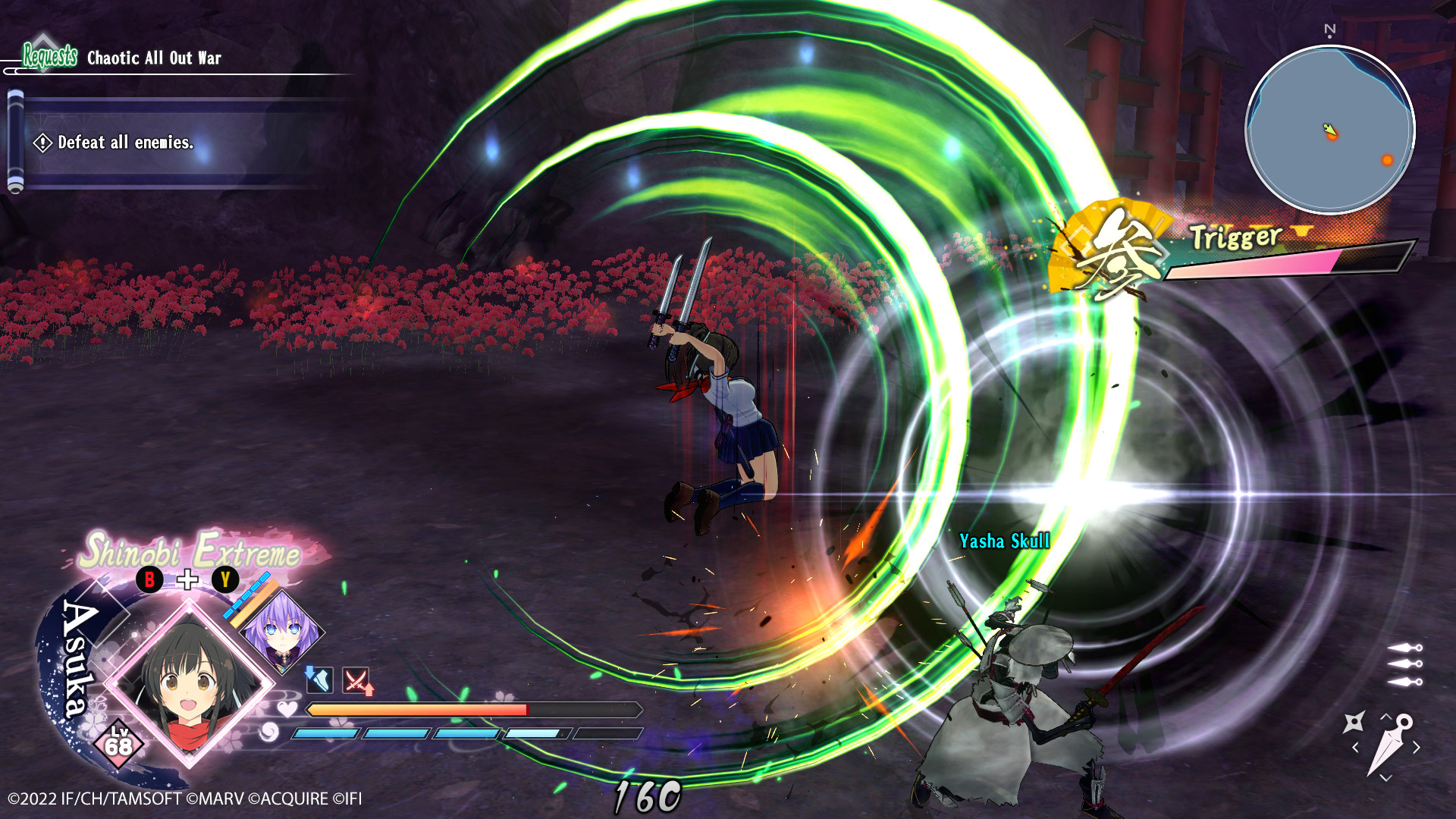The height and width of the screenshot is (819, 1456).
Task: Select the Chaotic All Out War mission title
Action: pos(152,57)
